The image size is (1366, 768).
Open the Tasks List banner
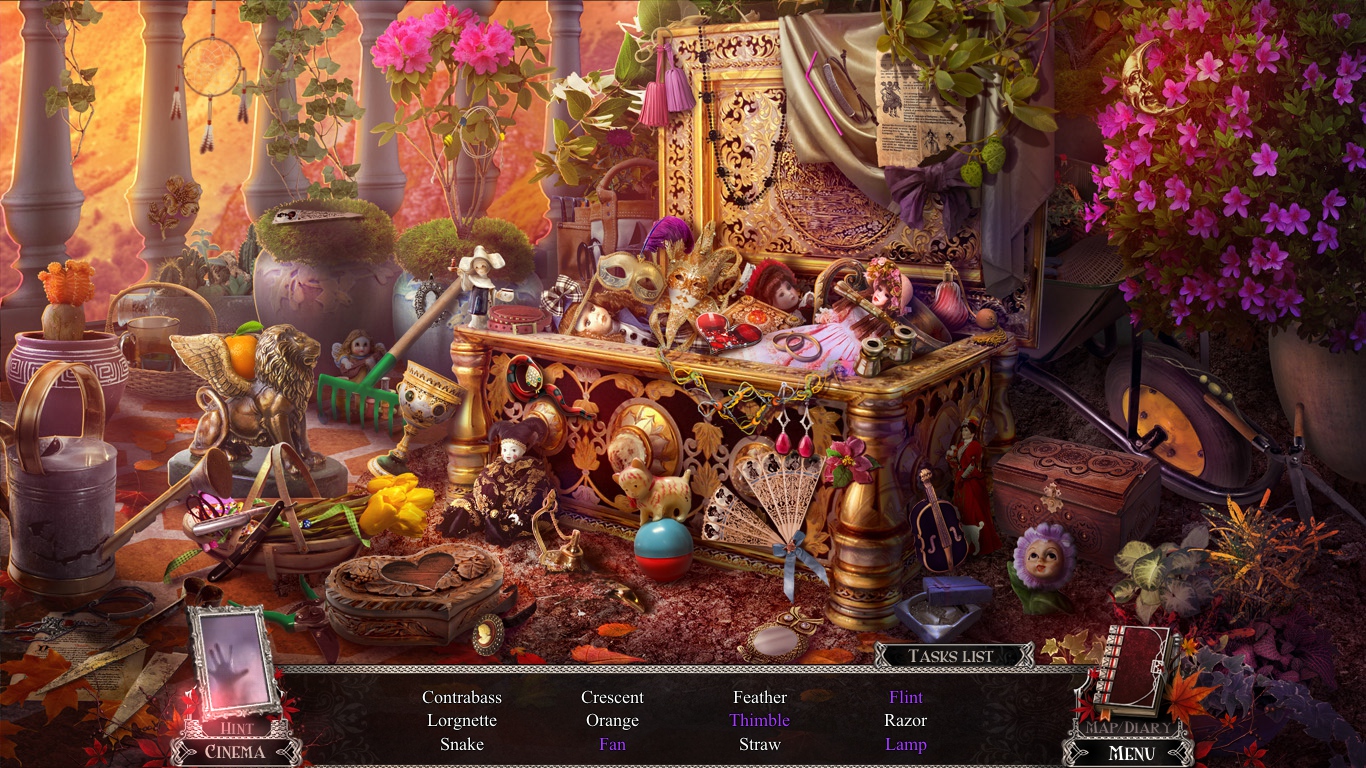click(x=950, y=655)
